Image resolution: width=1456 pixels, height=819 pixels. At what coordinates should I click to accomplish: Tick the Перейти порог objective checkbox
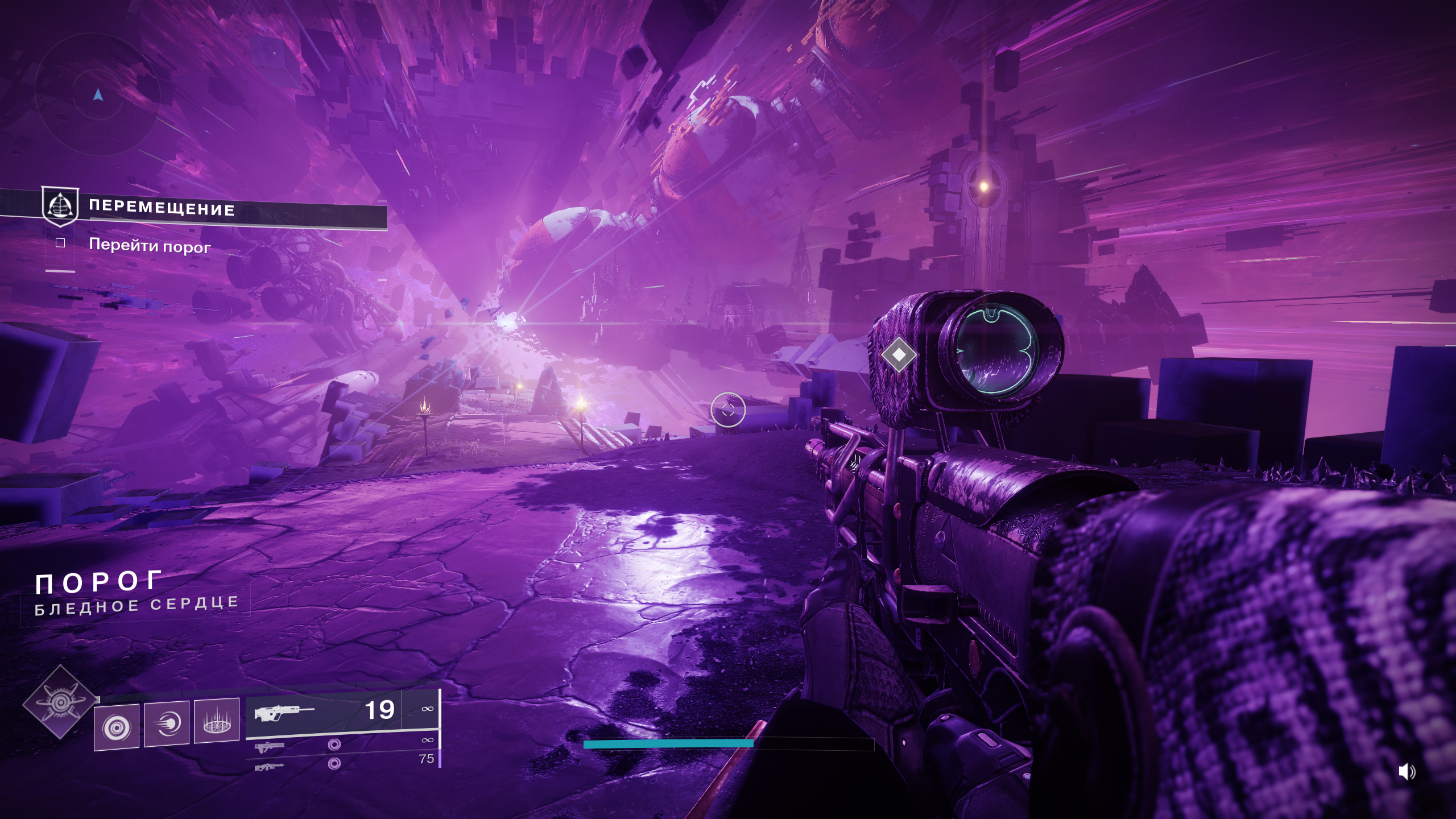[x=60, y=243]
